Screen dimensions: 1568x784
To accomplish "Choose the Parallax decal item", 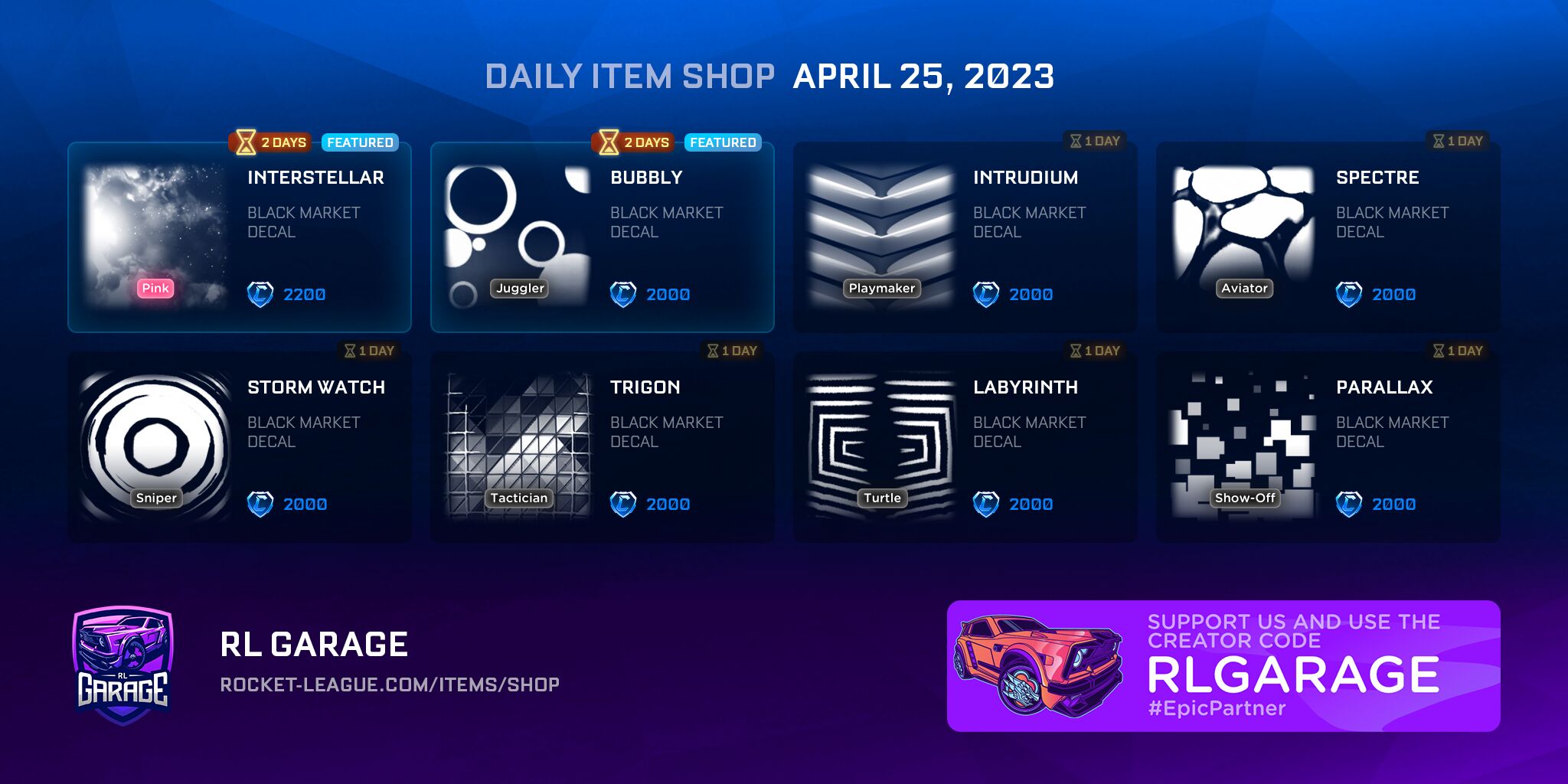I will coord(1328,447).
